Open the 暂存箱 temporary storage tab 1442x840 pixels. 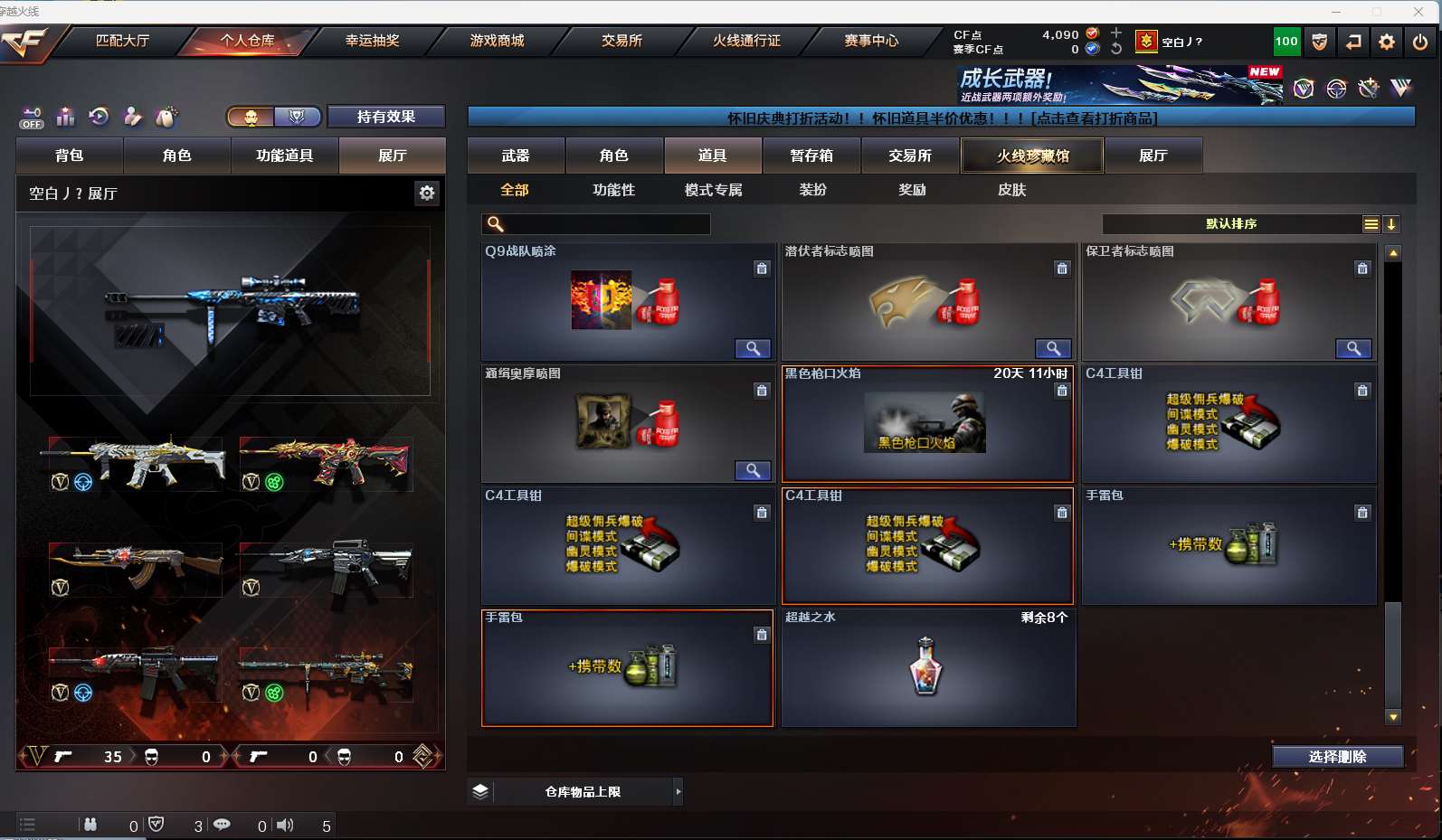tap(811, 156)
